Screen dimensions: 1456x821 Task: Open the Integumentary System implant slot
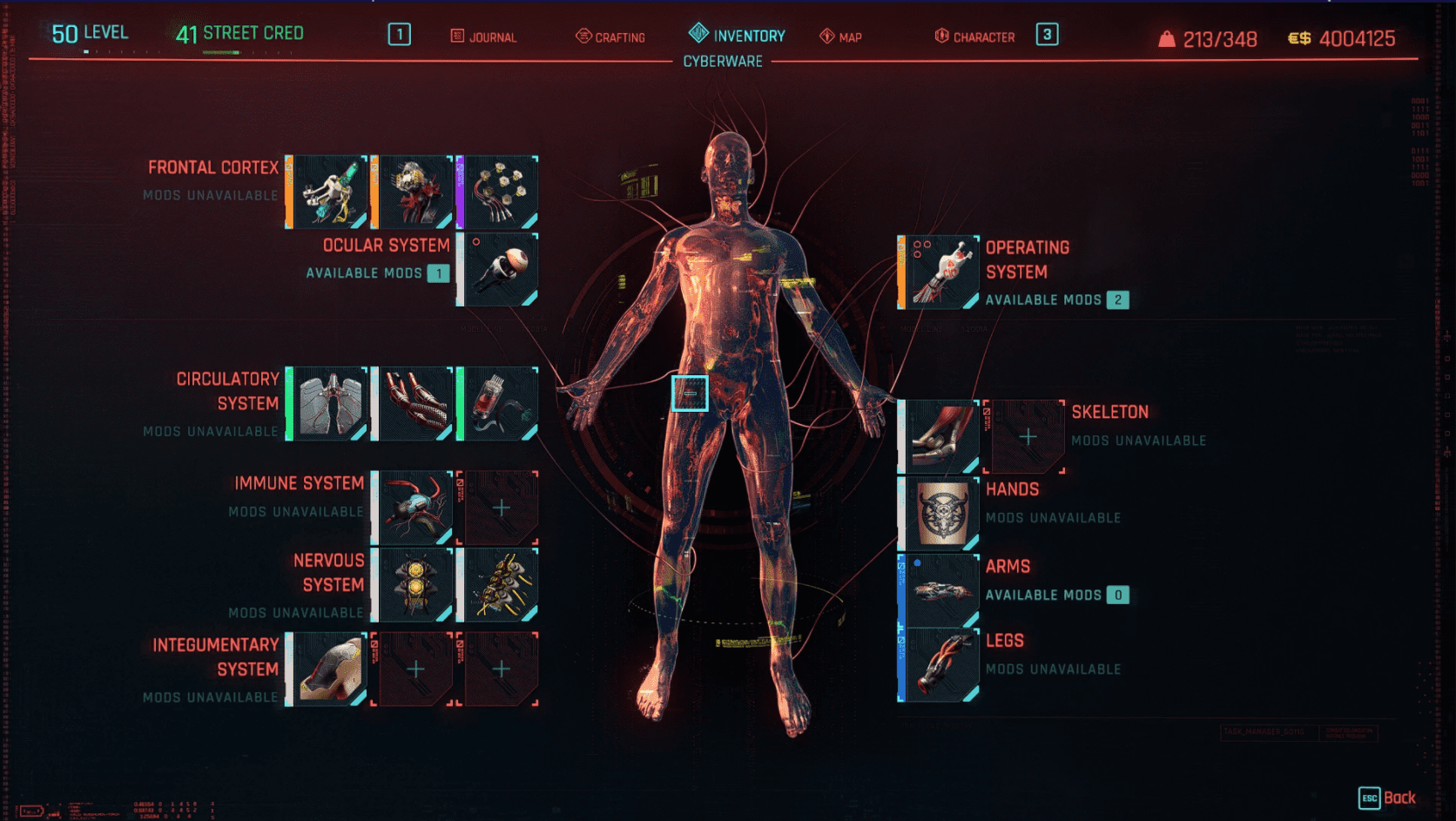tap(329, 669)
